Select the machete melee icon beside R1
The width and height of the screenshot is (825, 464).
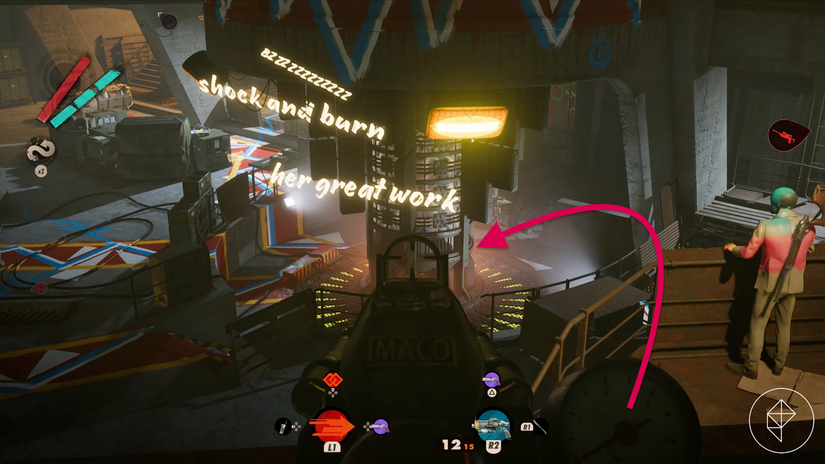(540, 428)
